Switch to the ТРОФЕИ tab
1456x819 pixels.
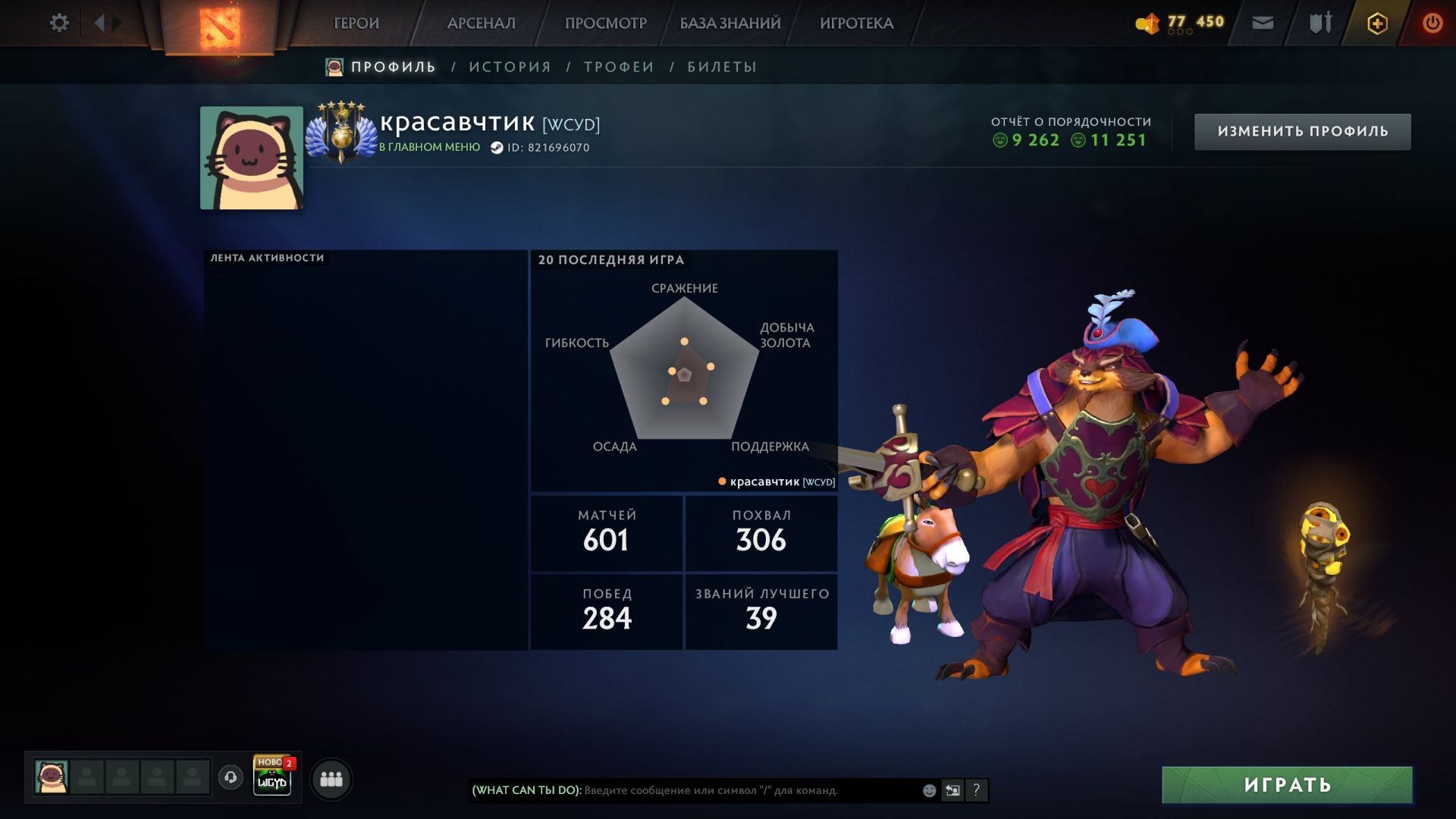(619, 67)
